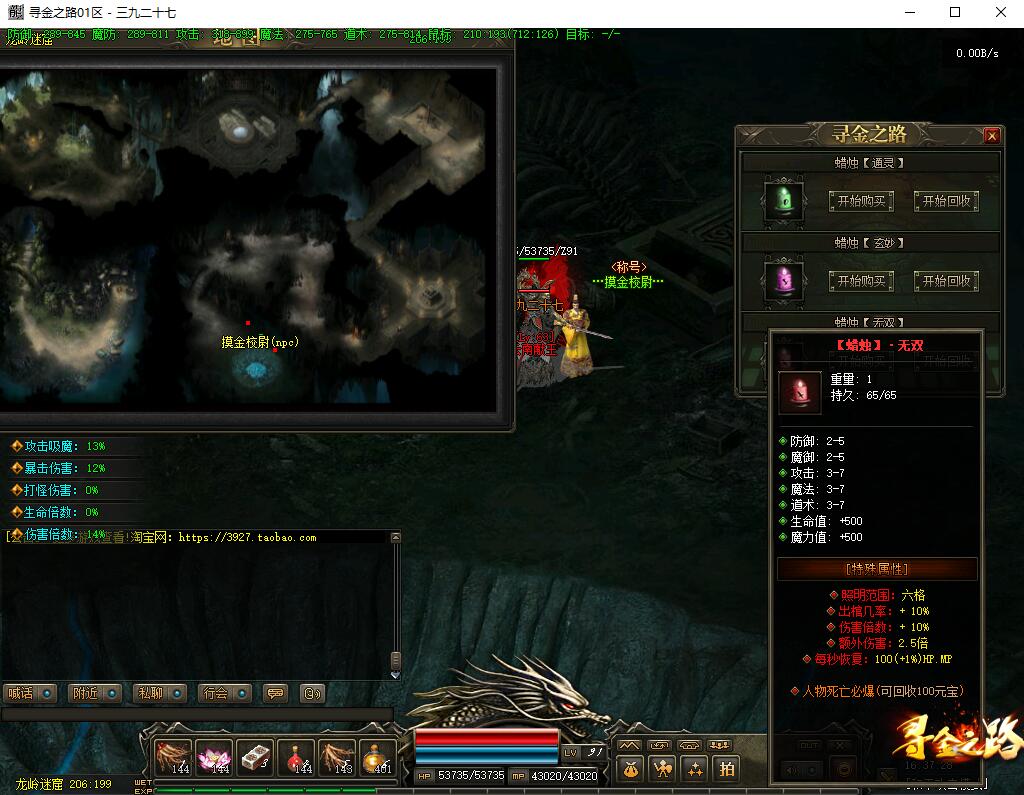Click 开始购买 for the 通灵 candle
The image size is (1024, 795).
(x=860, y=201)
